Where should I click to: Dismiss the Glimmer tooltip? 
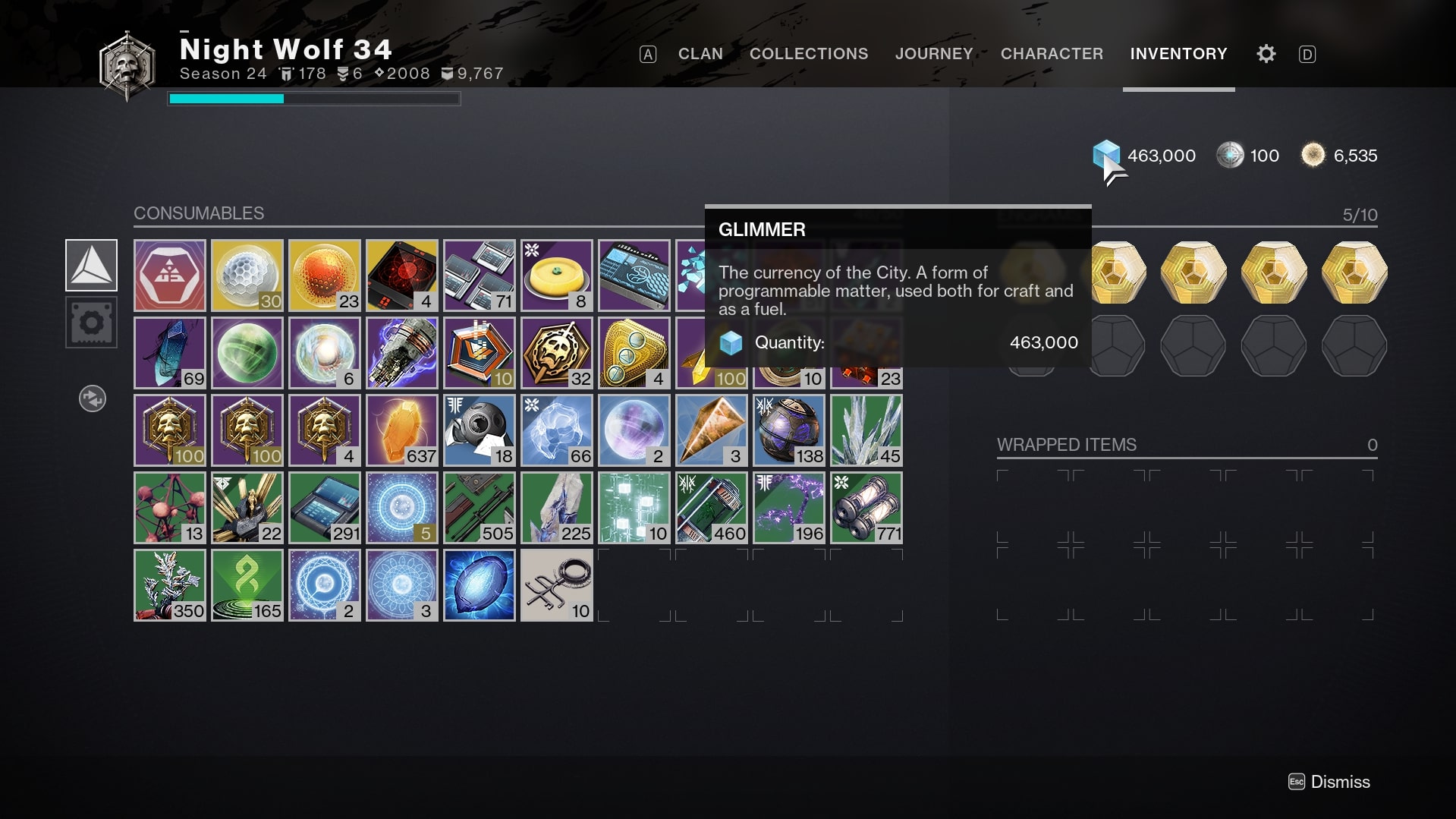click(x=1329, y=782)
